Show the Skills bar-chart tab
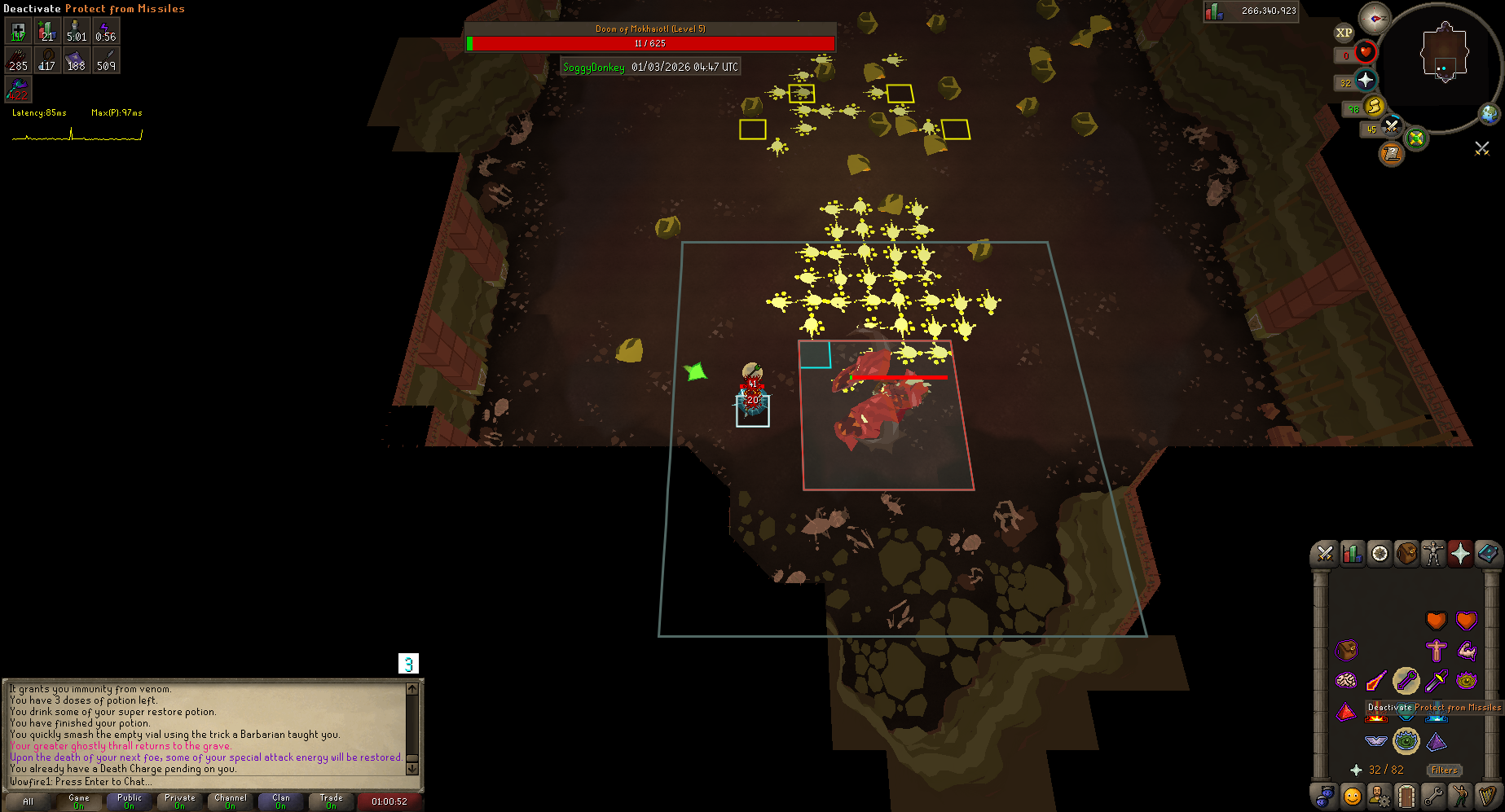 point(1353,554)
